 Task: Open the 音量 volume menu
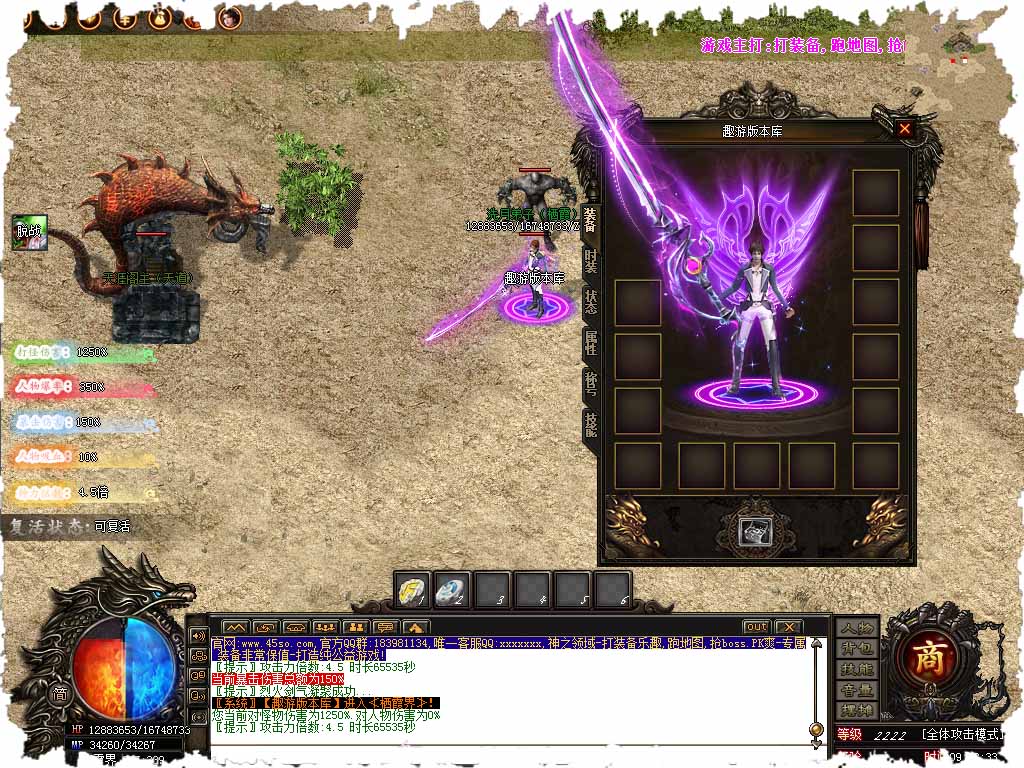pos(857,690)
